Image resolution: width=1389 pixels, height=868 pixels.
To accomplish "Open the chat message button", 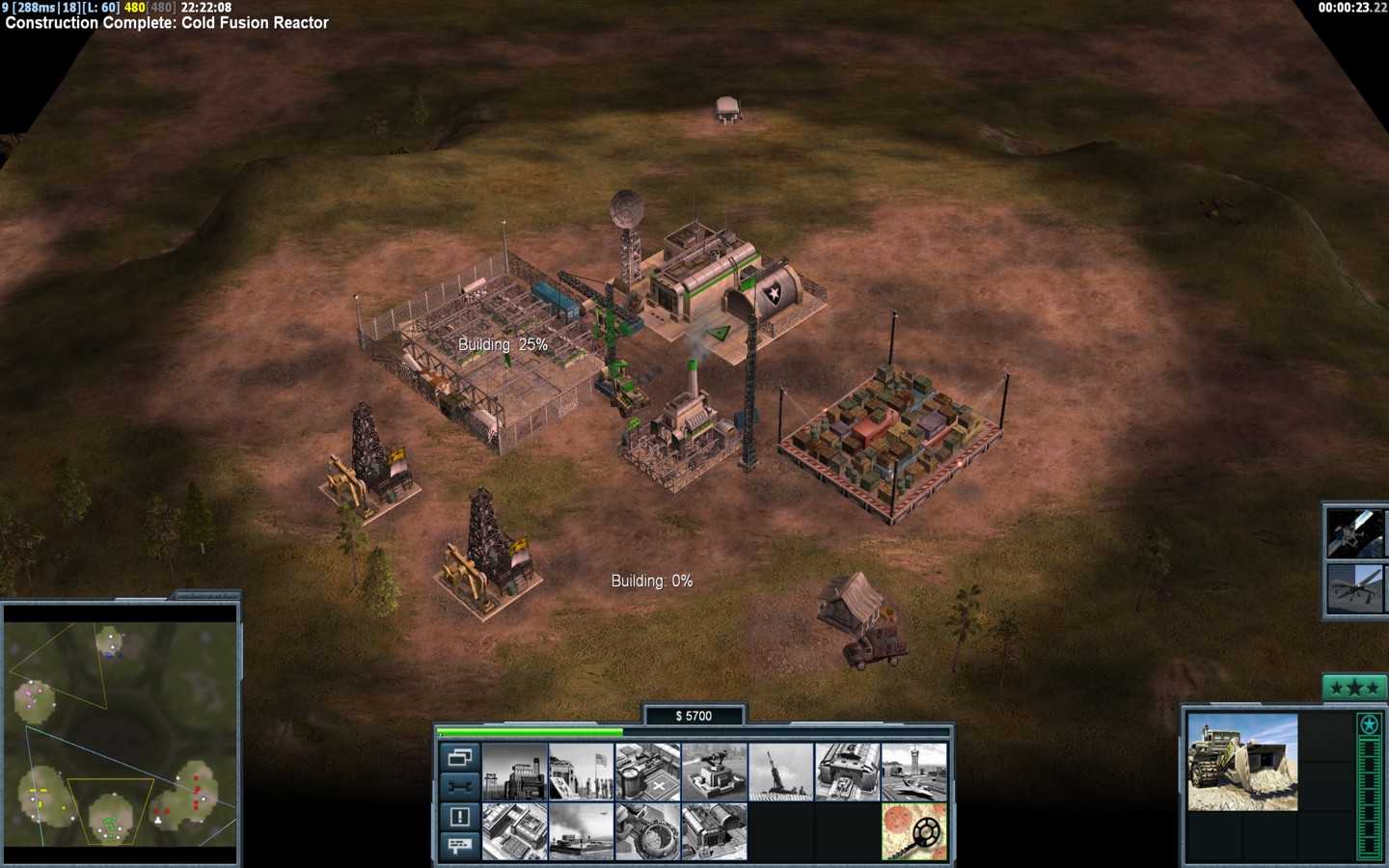I will (x=459, y=845).
